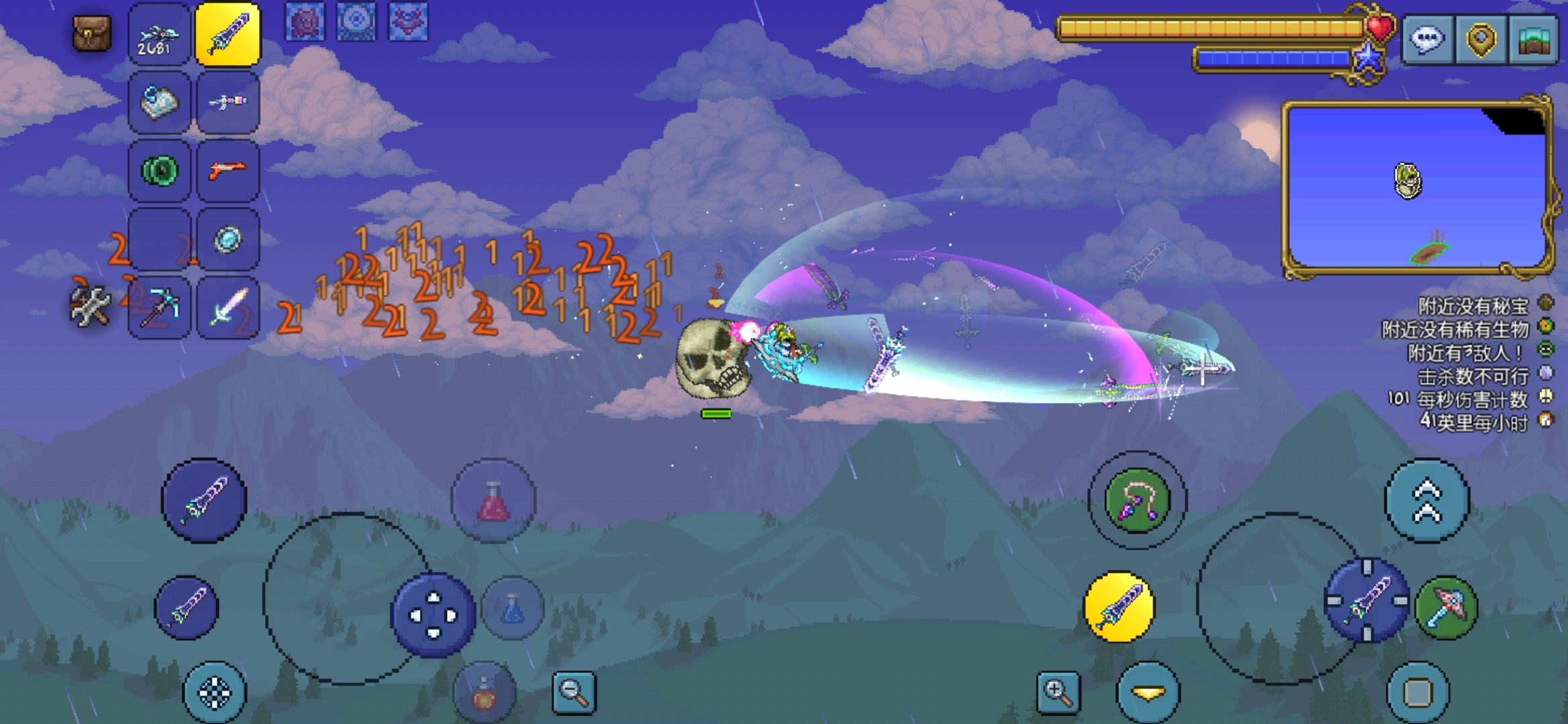Select the highlighted Zenith sword hotbar slot
Viewport: 1568px width, 724px height.
[228, 35]
